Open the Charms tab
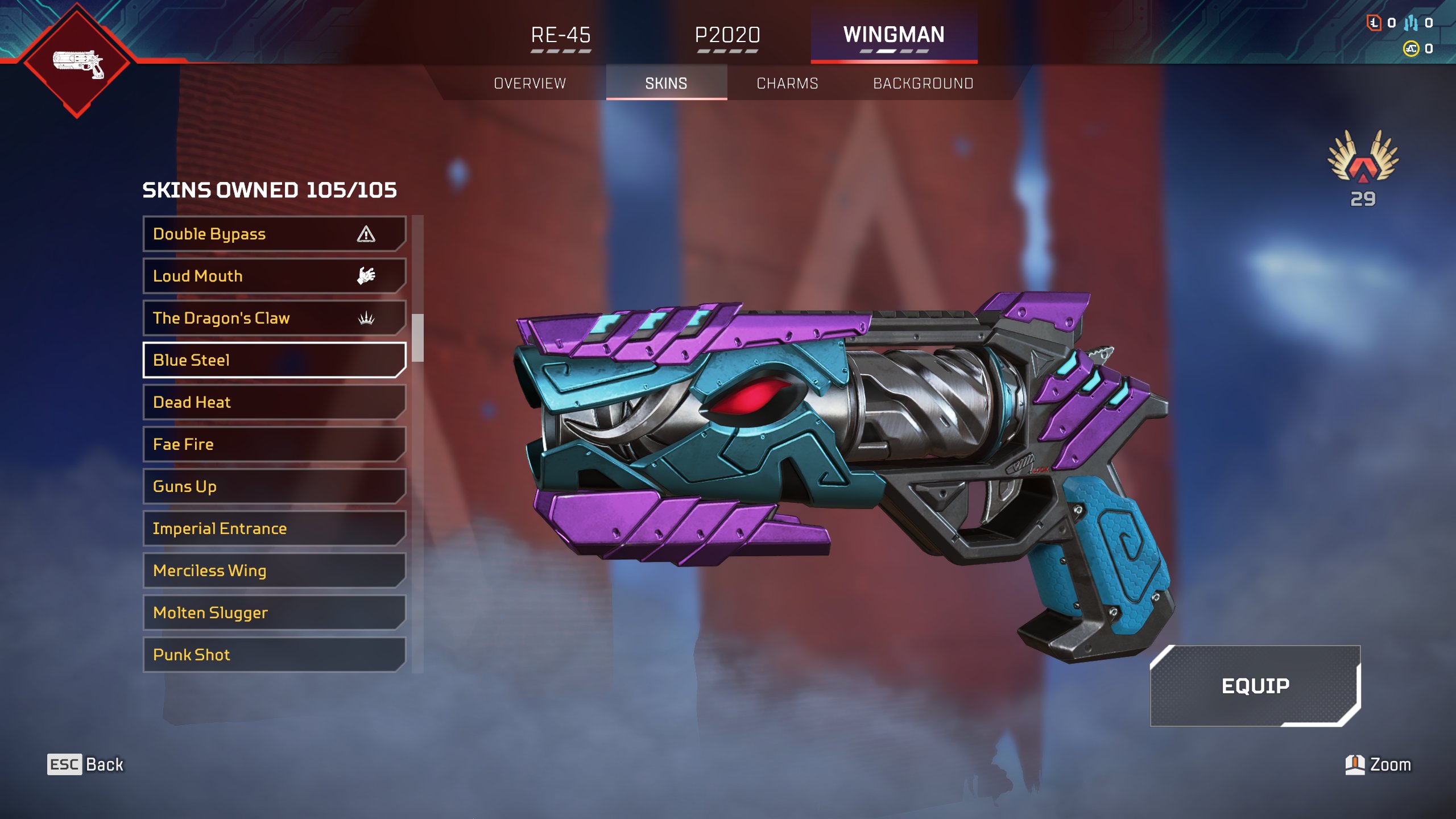This screenshot has height=819, width=1456. [x=787, y=84]
